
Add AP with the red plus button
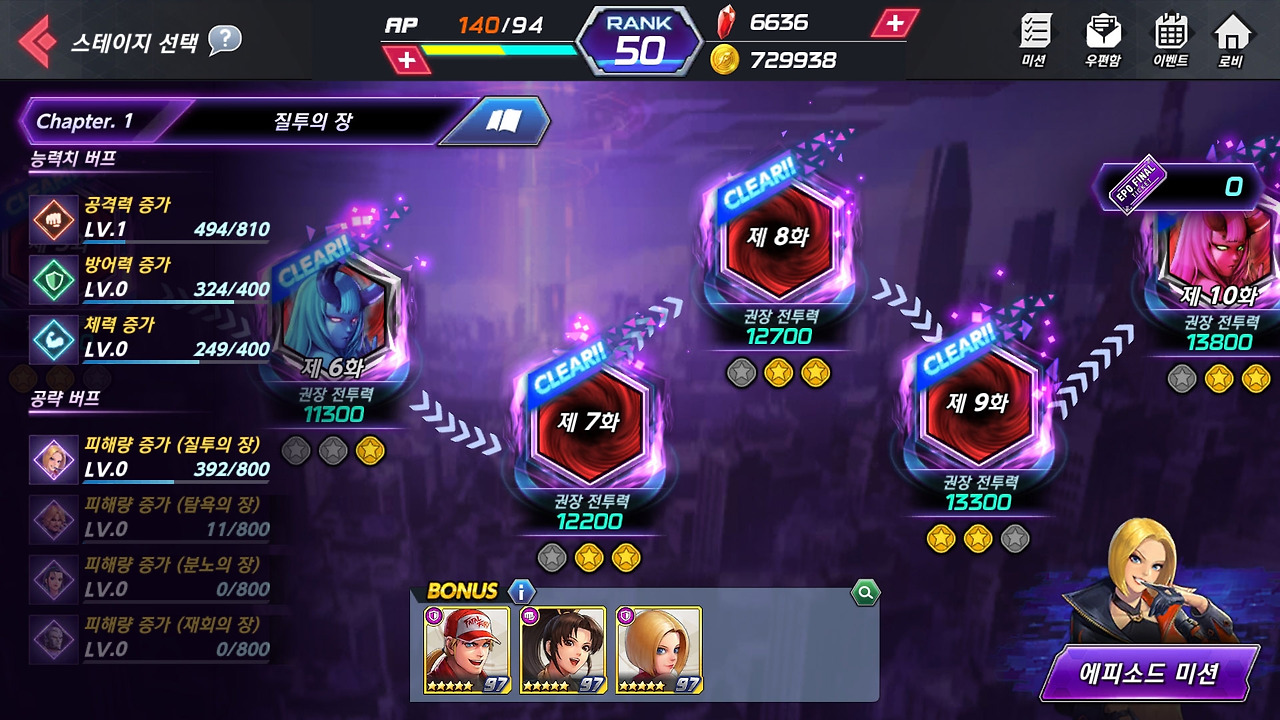[x=406, y=60]
